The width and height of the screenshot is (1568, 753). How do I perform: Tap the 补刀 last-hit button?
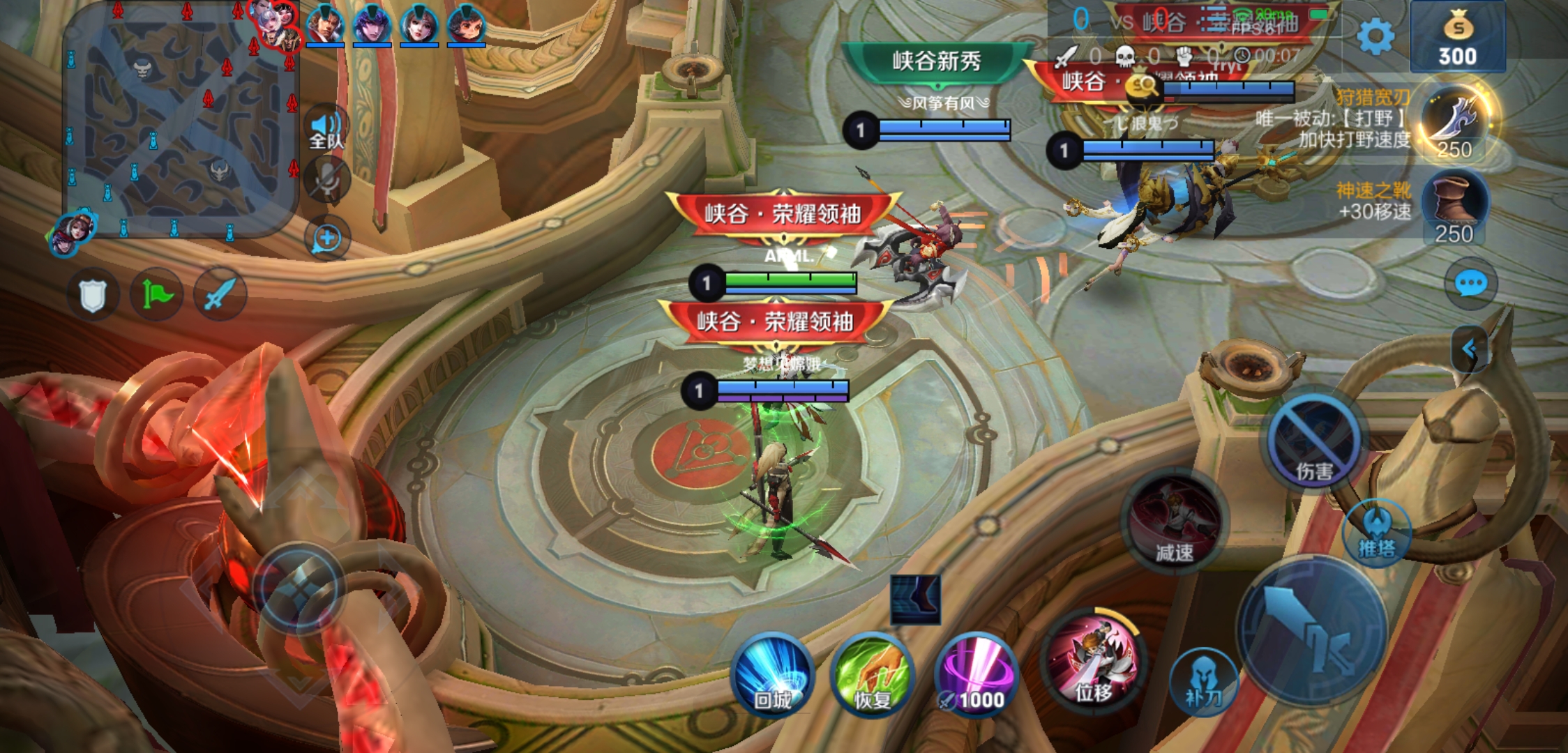[1203, 681]
